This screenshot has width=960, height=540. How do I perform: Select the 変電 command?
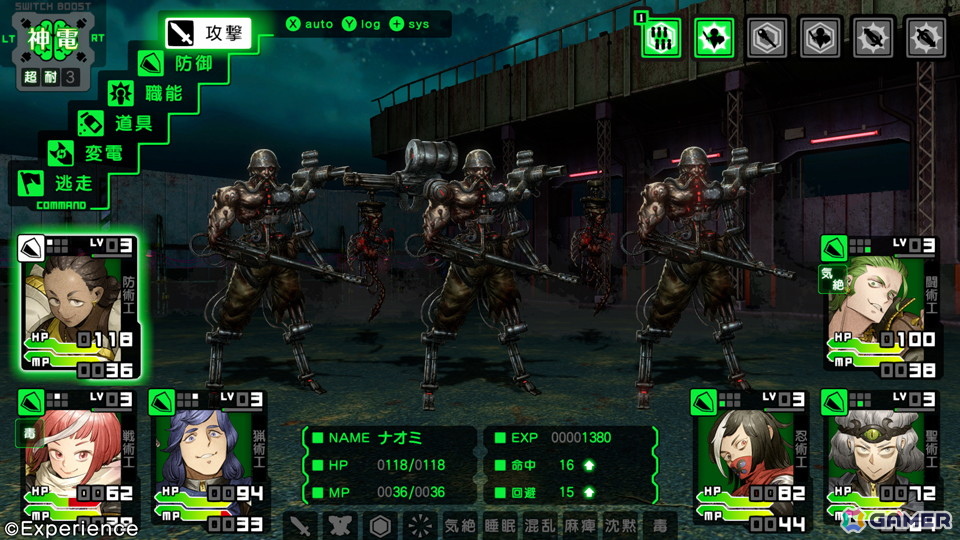click(93, 154)
